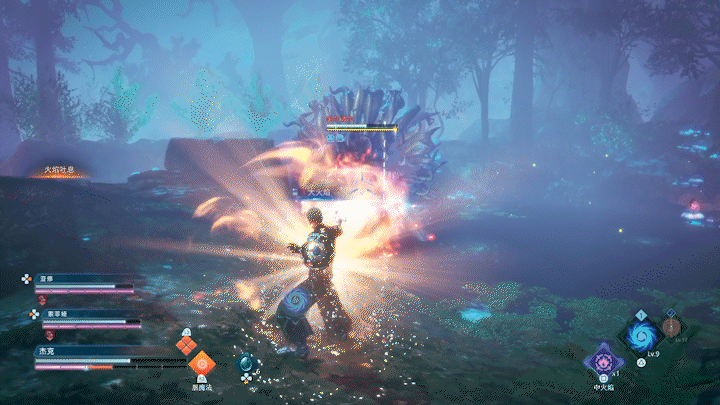Activate the purple flame spell icon
The width and height of the screenshot is (720, 405).
[605, 357]
